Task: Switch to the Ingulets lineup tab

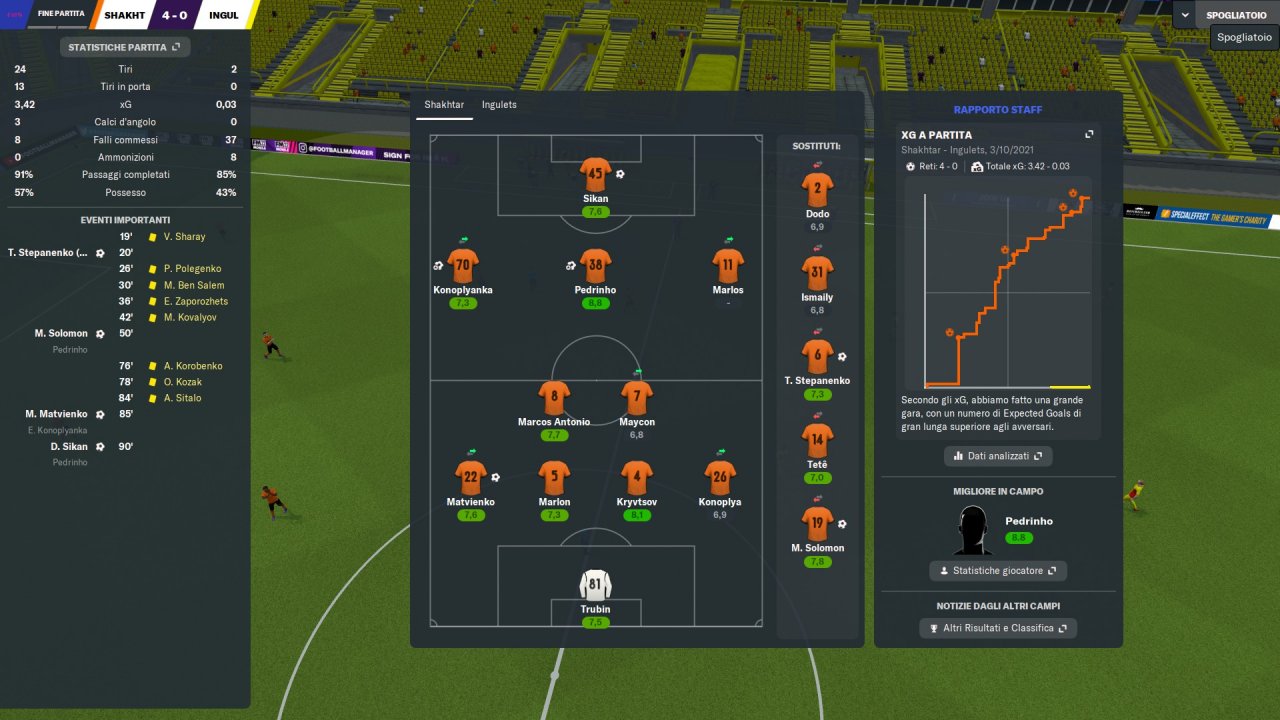Action: (499, 104)
